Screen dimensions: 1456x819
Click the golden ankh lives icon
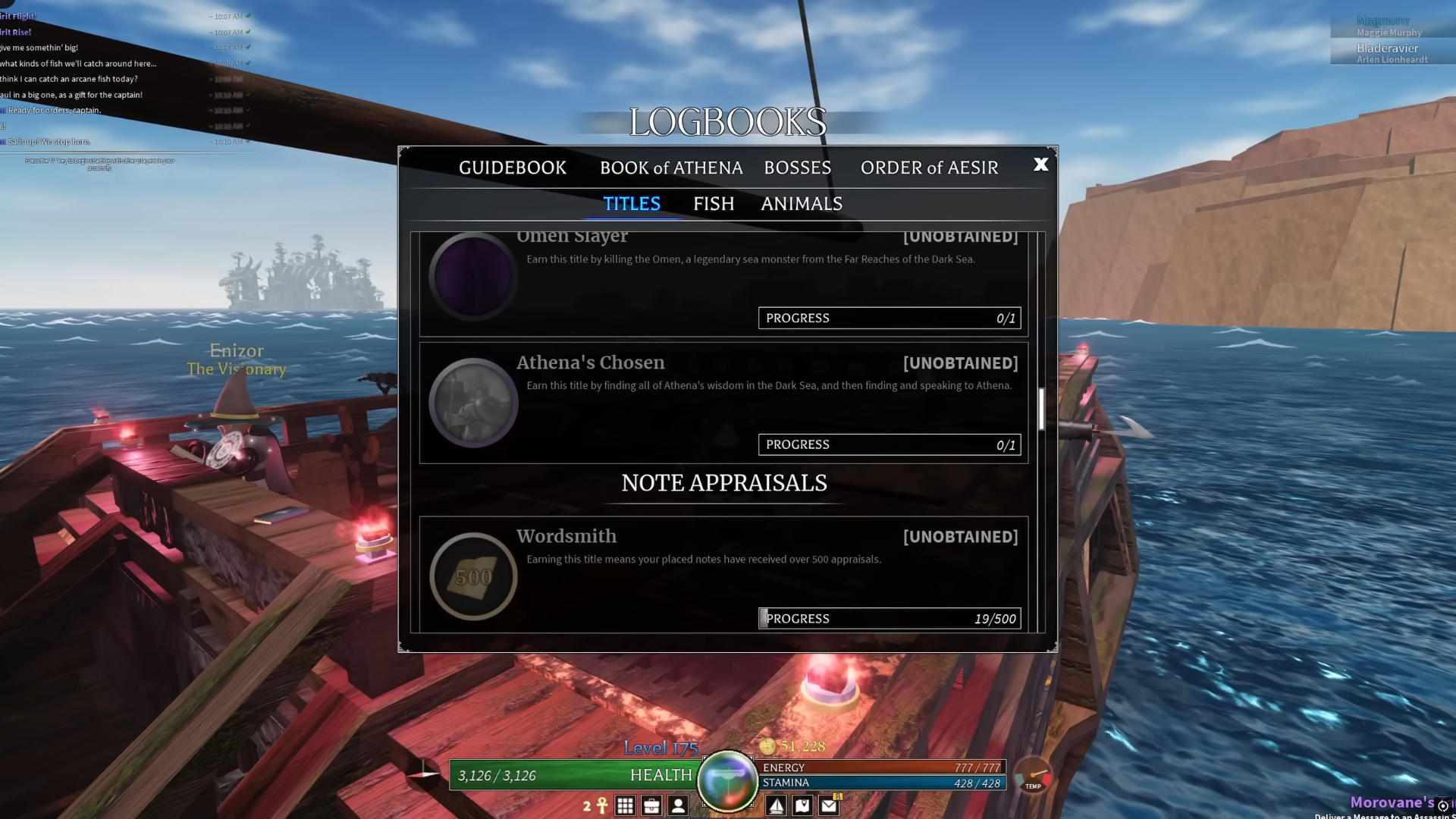point(601,805)
